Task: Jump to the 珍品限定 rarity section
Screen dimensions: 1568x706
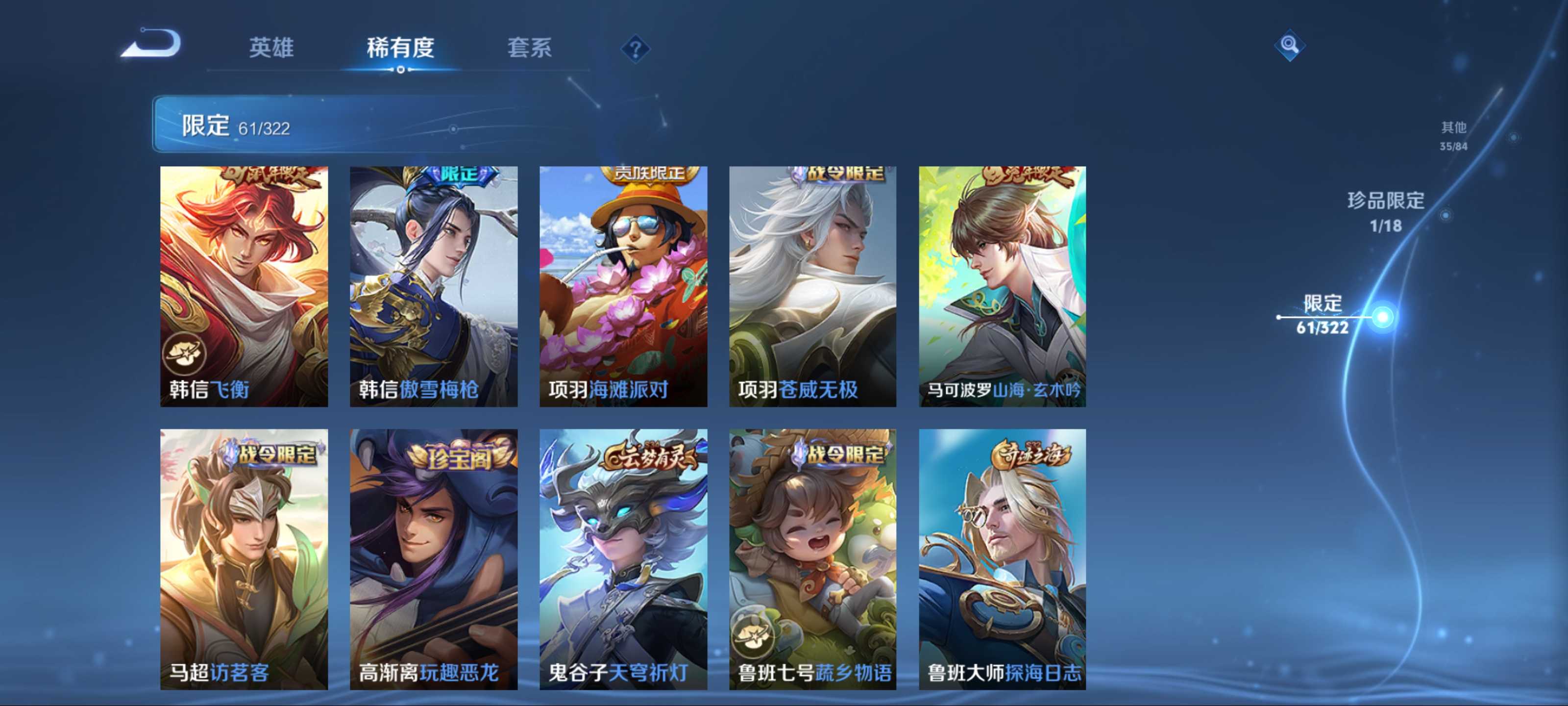Action: click(x=1385, y=211)
